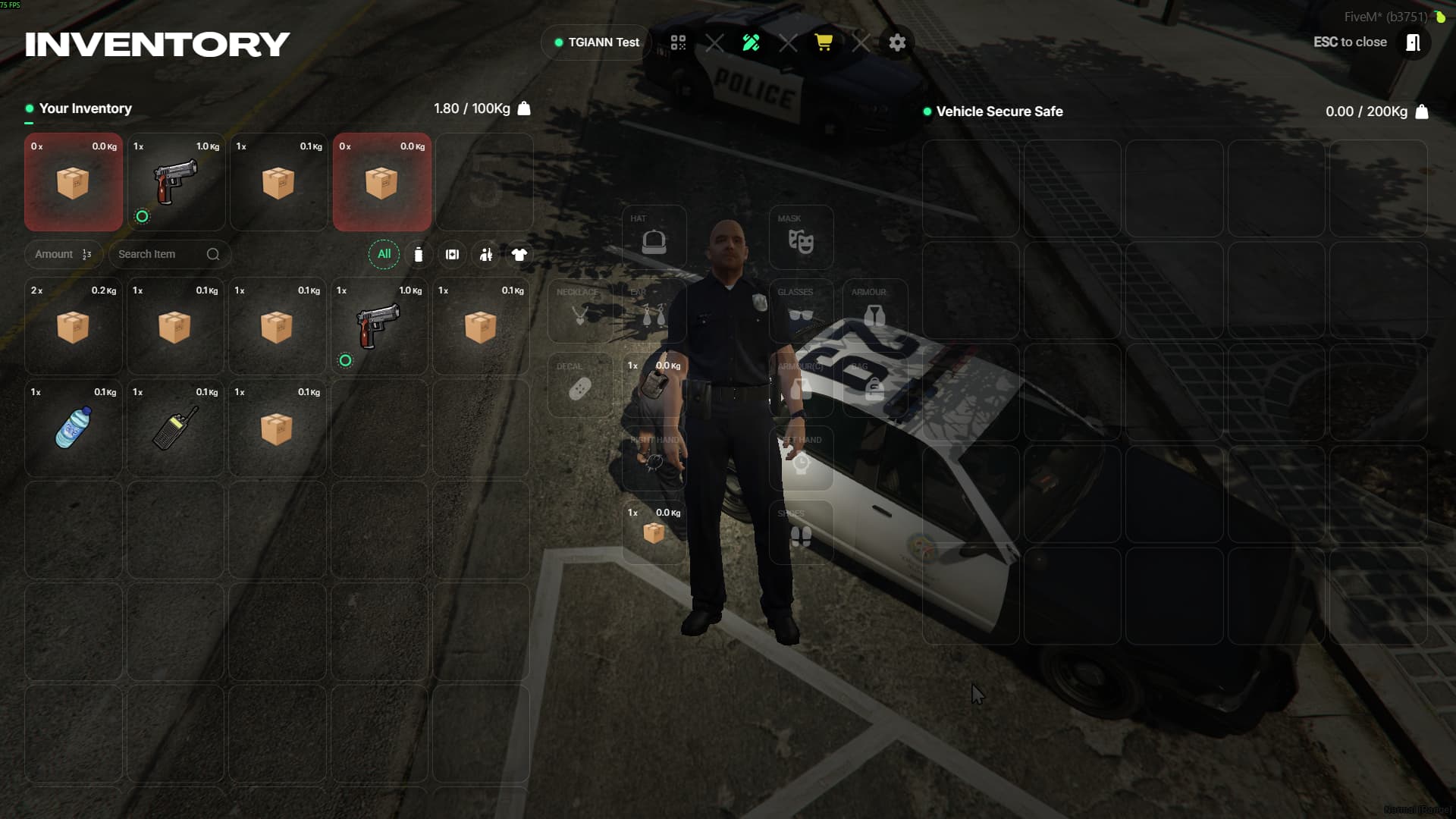
Task: Select the Shoes equipment slot
Action: (x=801, y=532)
